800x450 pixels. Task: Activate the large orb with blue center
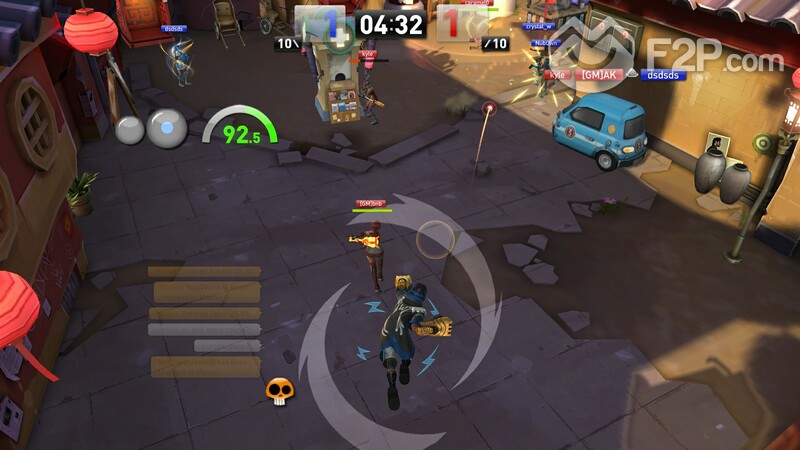coord(167,129)
